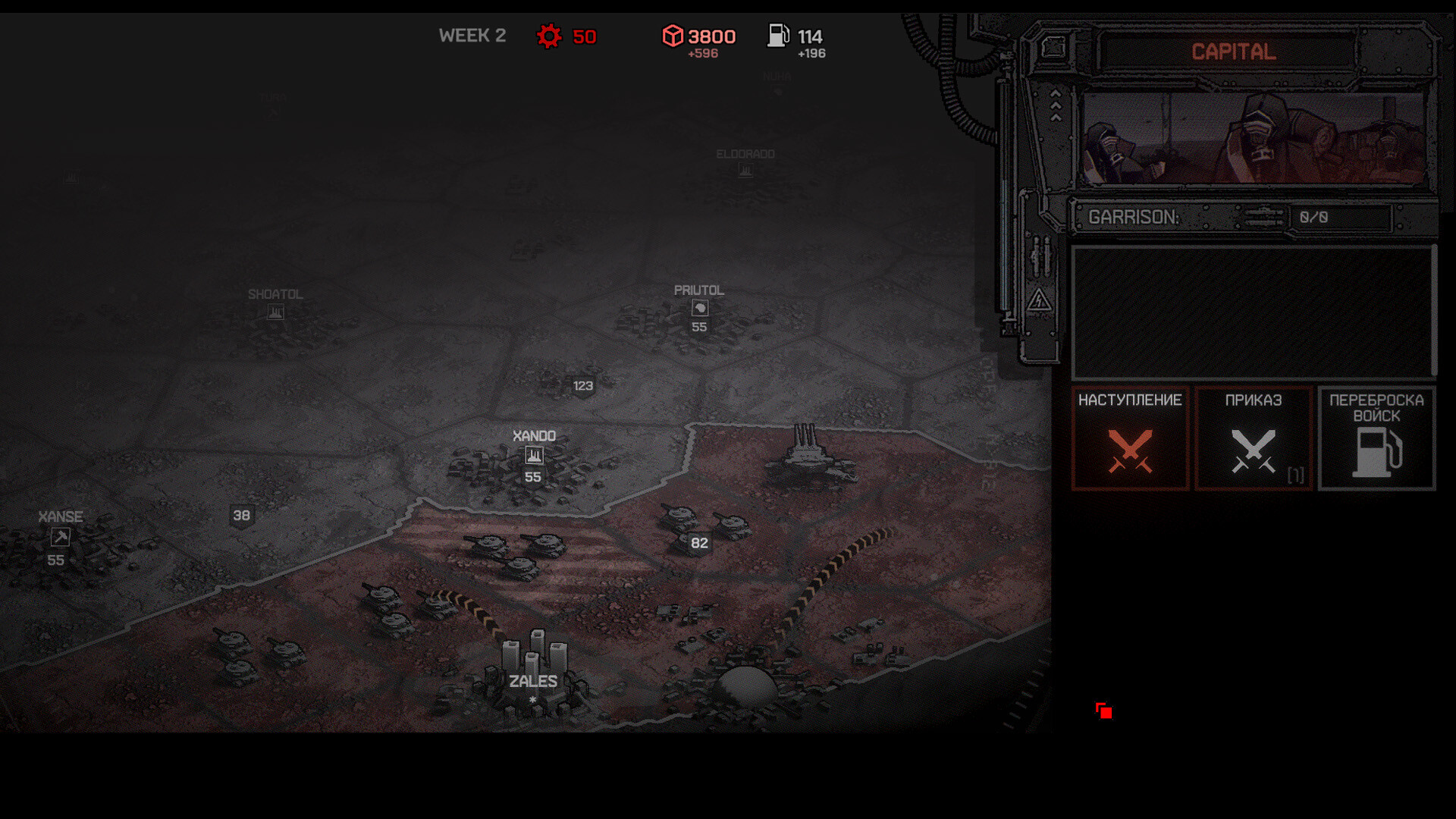
Task: Click the gear resource icon showing 50
Action: [x=549, y=35]
